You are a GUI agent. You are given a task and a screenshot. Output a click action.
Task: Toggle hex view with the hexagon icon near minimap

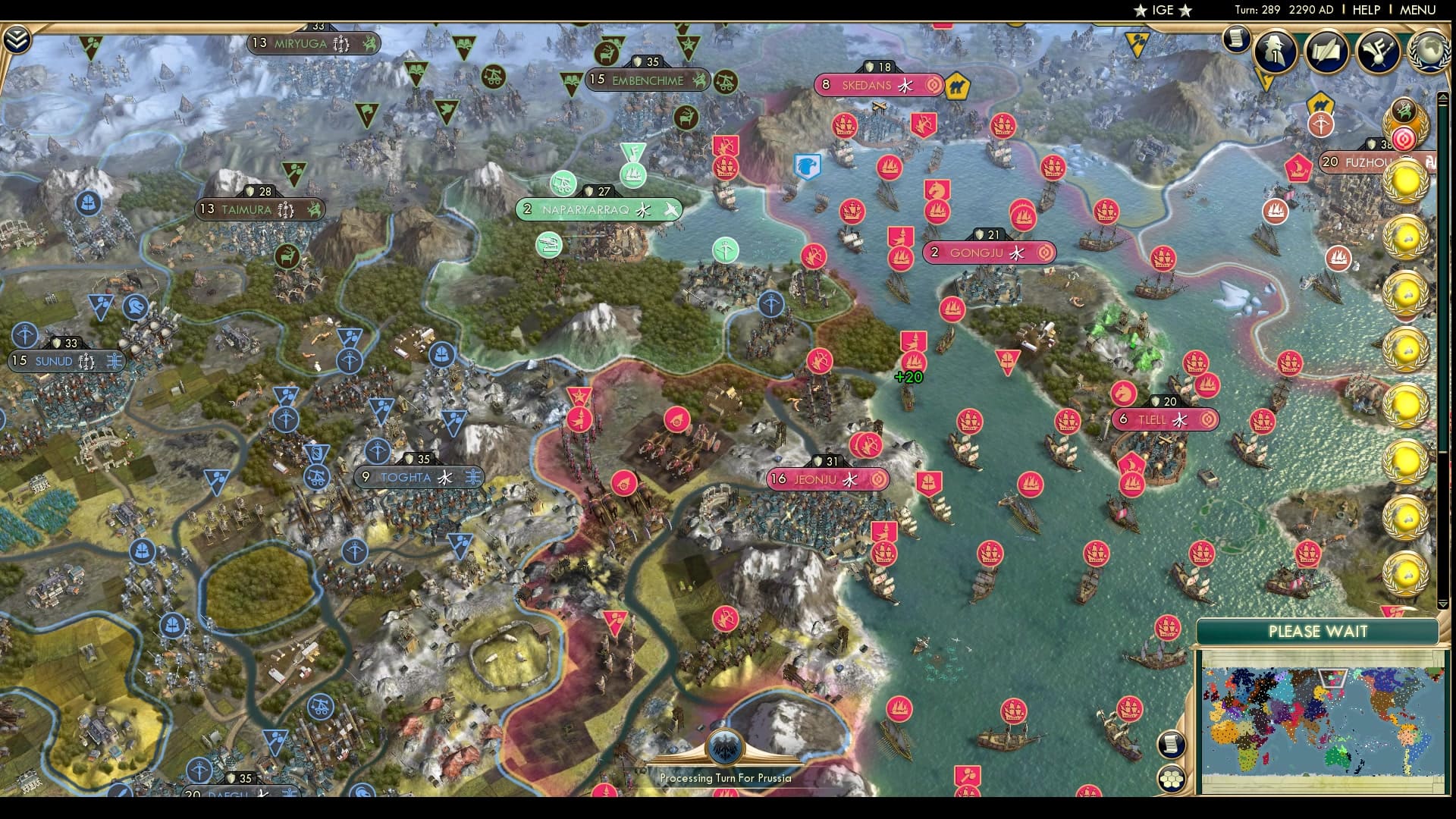pos(1173,779)
